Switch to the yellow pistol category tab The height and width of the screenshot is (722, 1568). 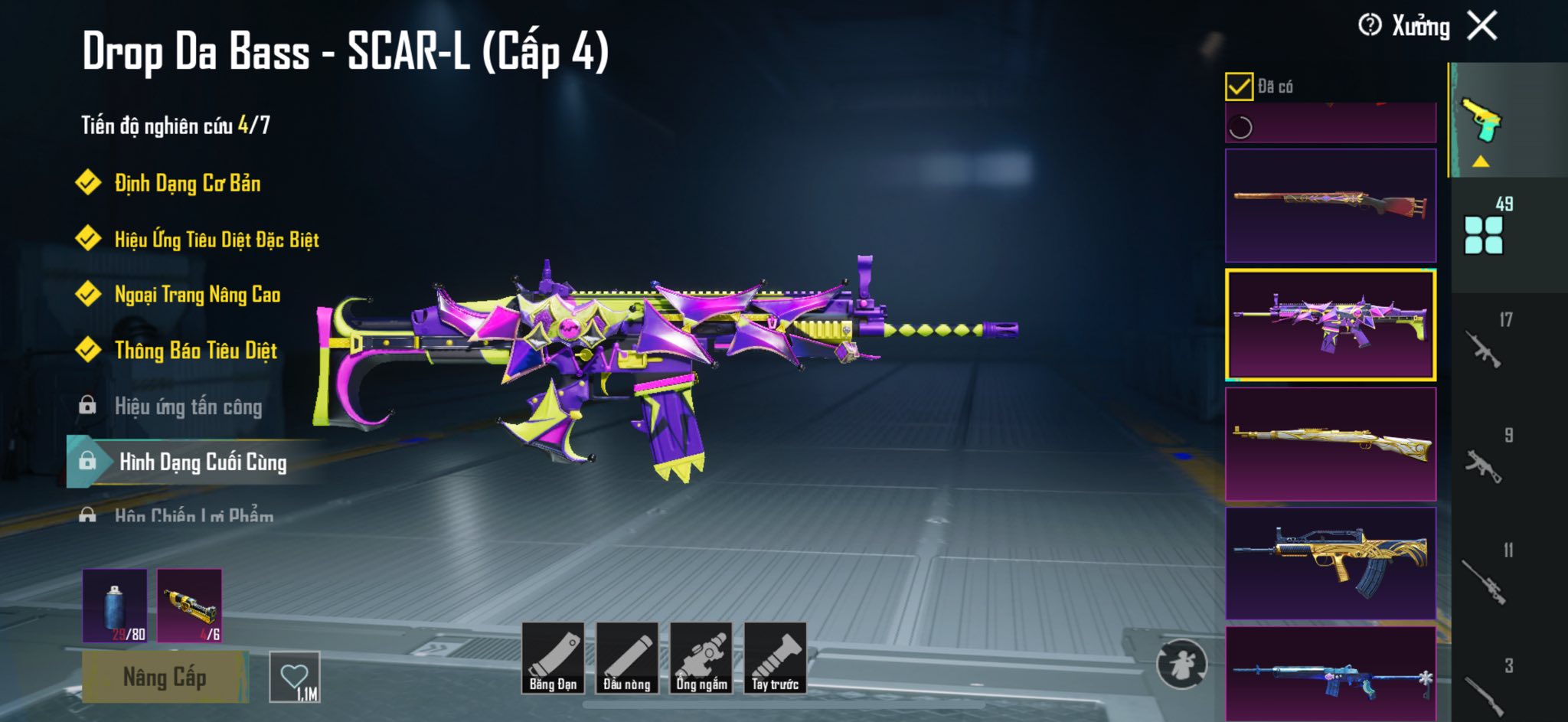pos(1482,121)
